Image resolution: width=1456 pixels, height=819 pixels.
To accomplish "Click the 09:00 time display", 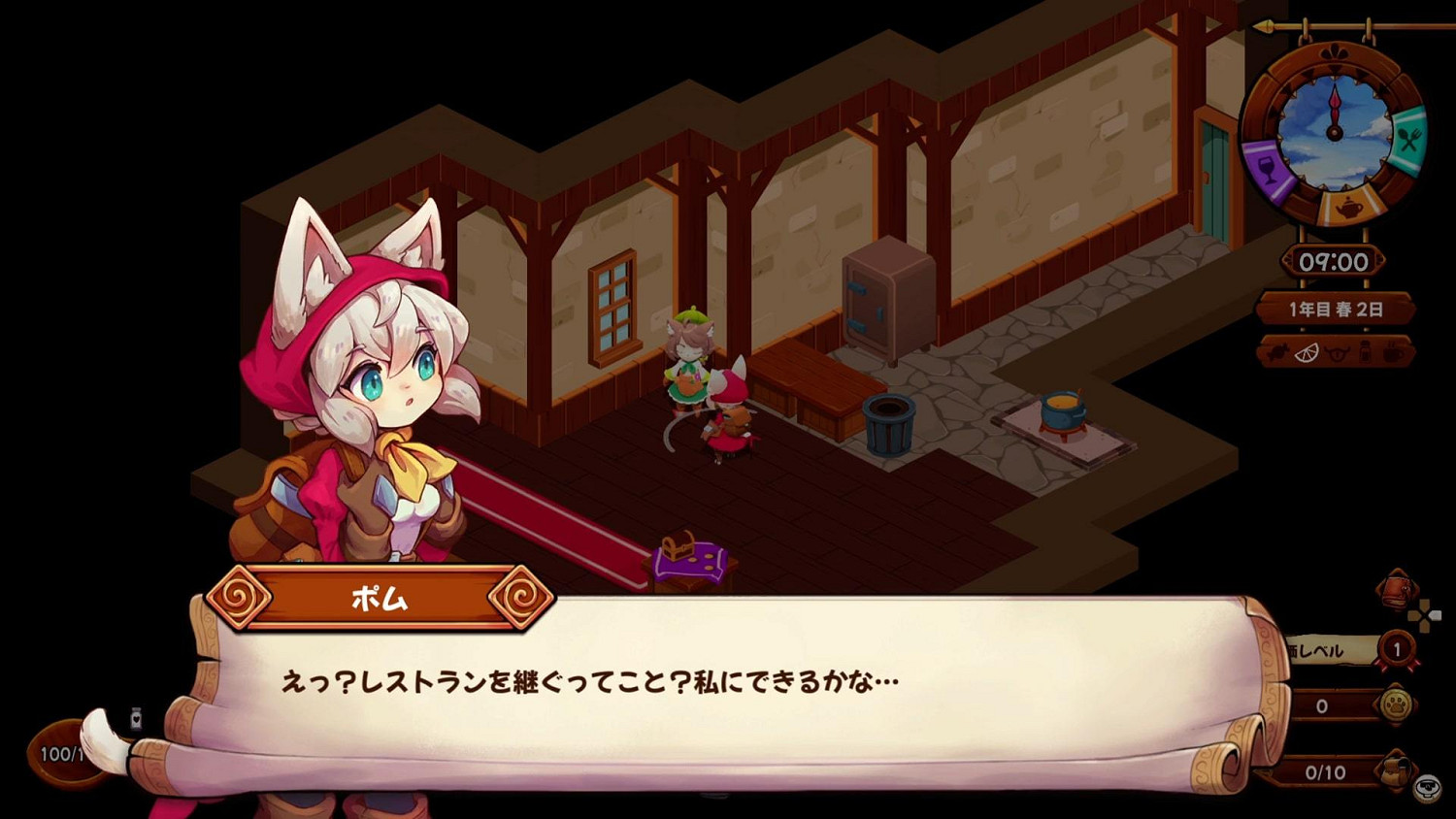I will pos(1335,259).
